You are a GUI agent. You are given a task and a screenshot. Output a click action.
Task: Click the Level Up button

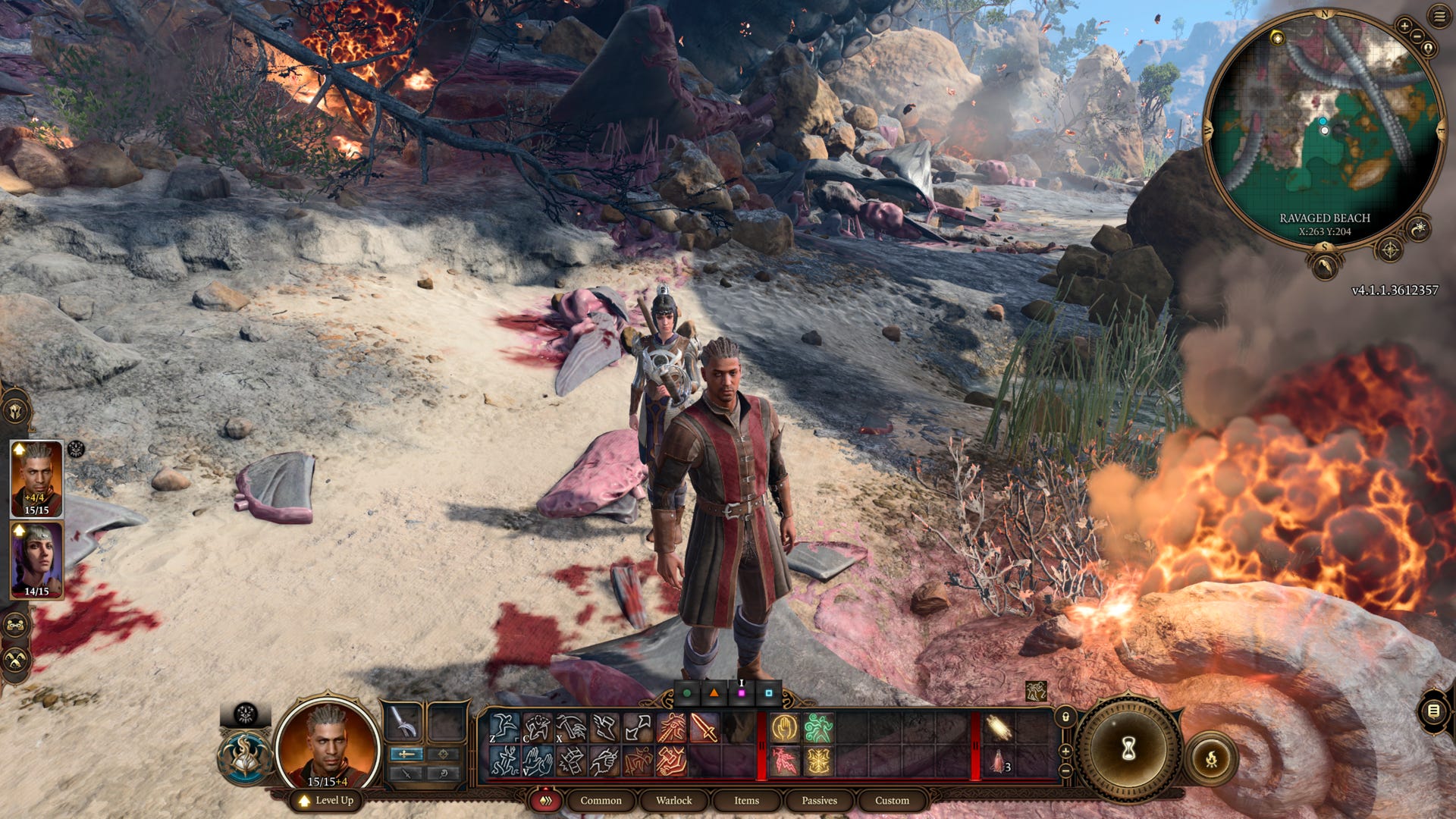[x=328, y=799]
